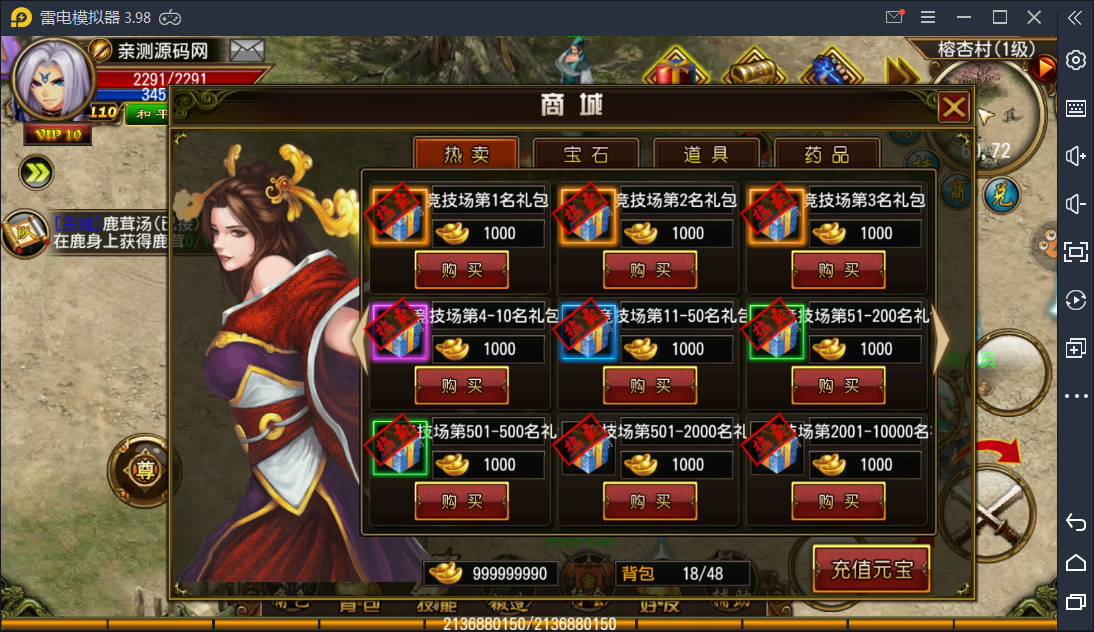The image size is (1094, 632).
Task: Buy the 第51-200名 gift pack
Action: click(838, 386)
